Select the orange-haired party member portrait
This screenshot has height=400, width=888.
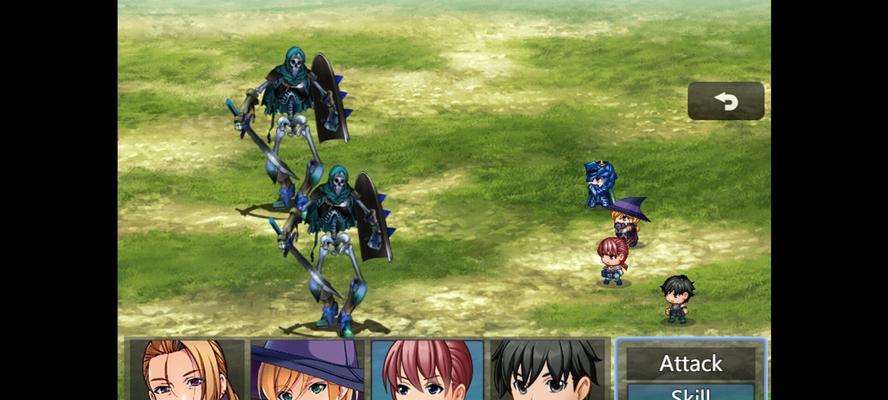tap(186, 370)
